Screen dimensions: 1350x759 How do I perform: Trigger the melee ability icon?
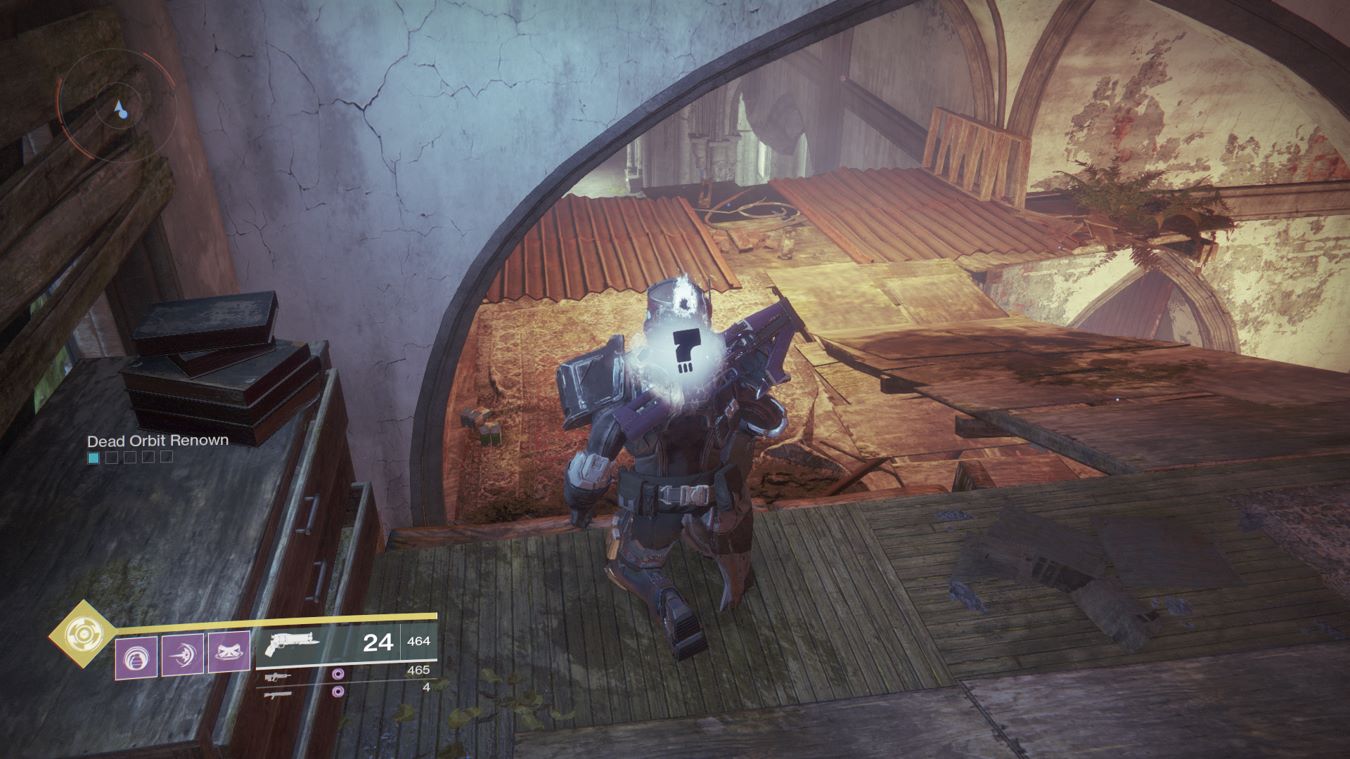coord(182,655)
